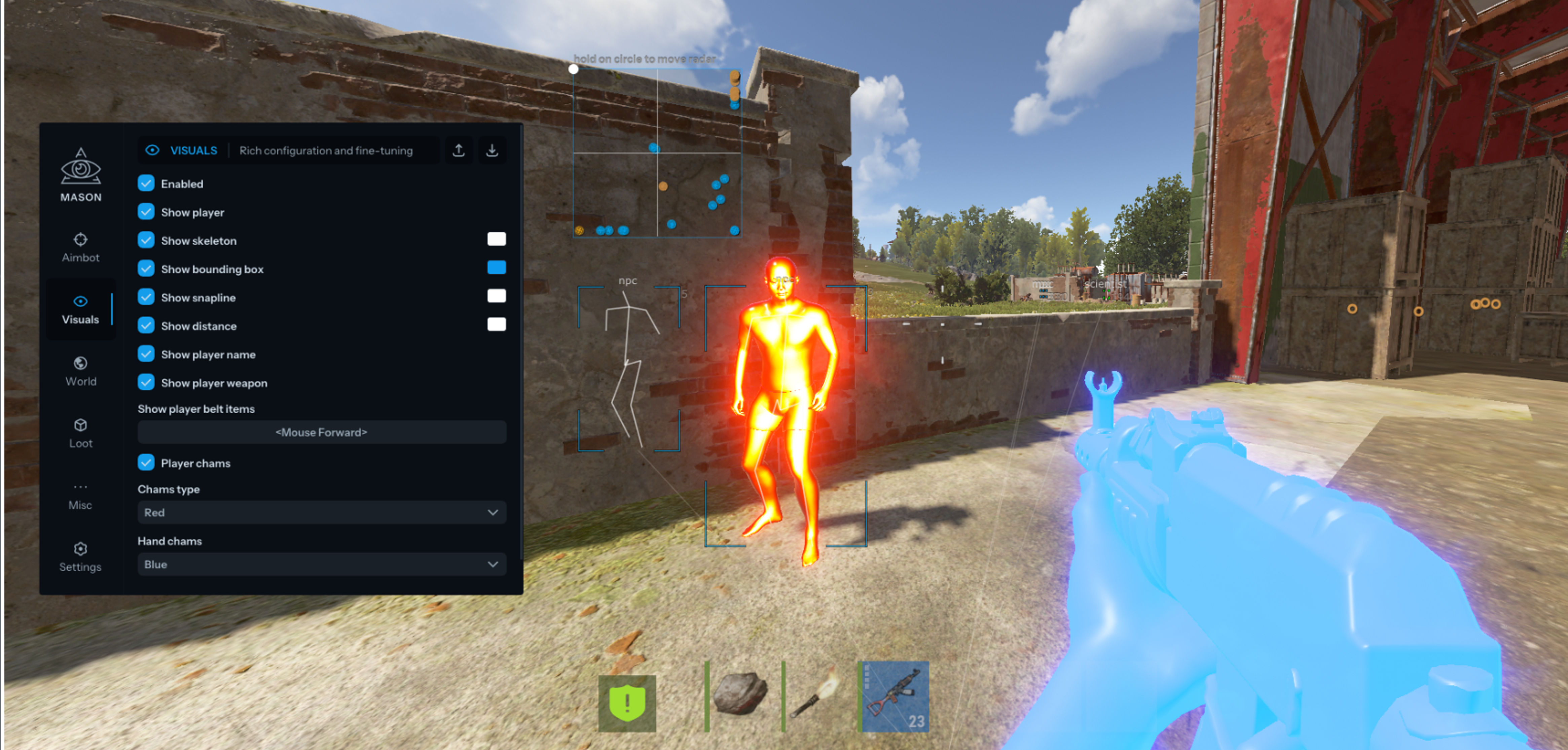Open the Settings sidebar icon
The height and width of the screenshot is (750, 1568).
(x=81, y=550)
